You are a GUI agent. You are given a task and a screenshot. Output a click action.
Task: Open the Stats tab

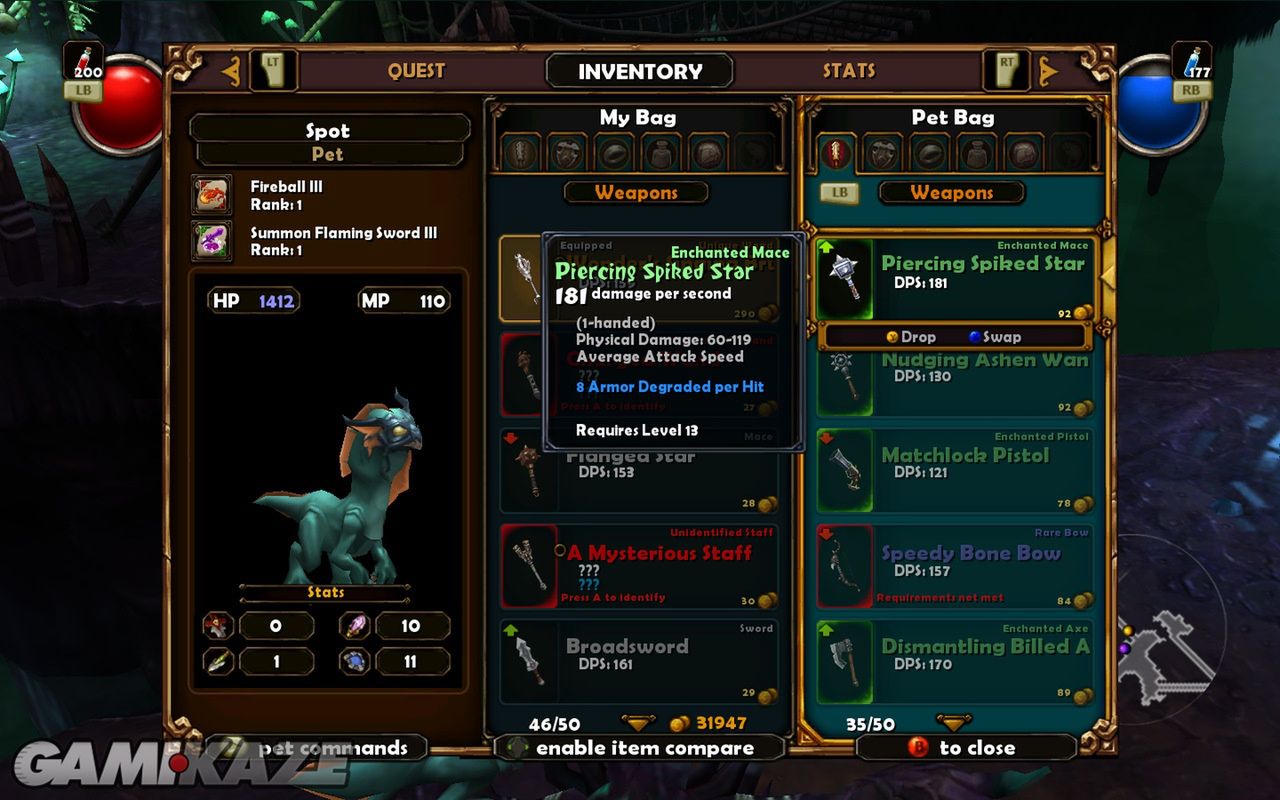click(849, 71)
